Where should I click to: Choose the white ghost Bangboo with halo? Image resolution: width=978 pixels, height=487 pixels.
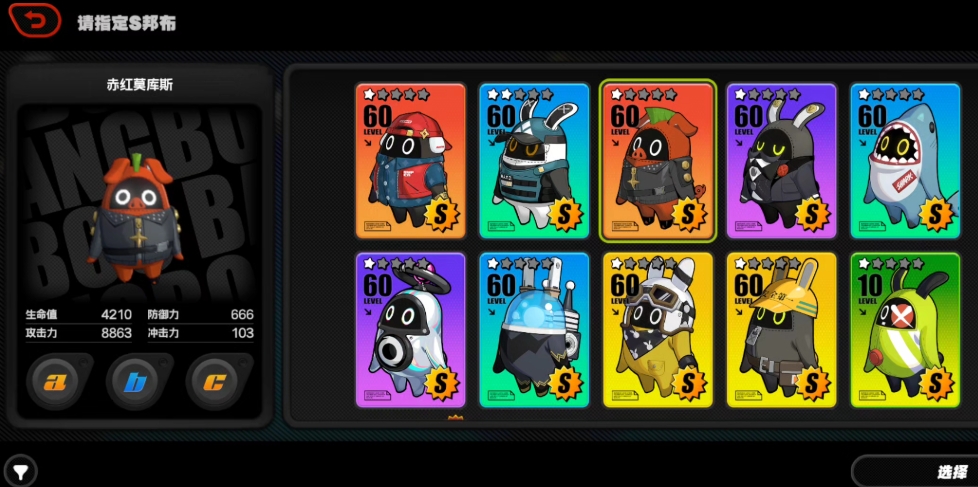coord(410,330)
